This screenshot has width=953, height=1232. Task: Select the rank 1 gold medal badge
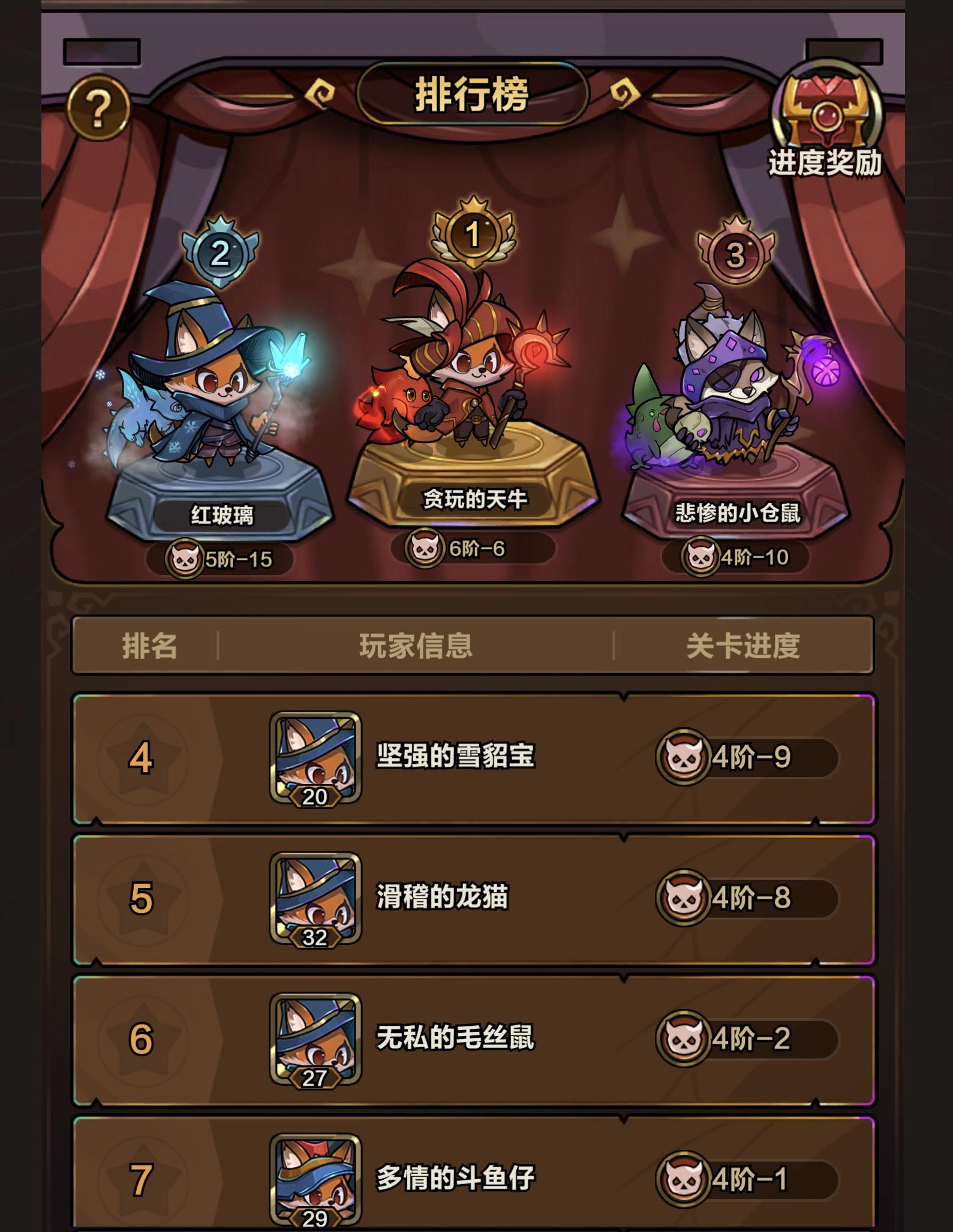coord(474,235)
